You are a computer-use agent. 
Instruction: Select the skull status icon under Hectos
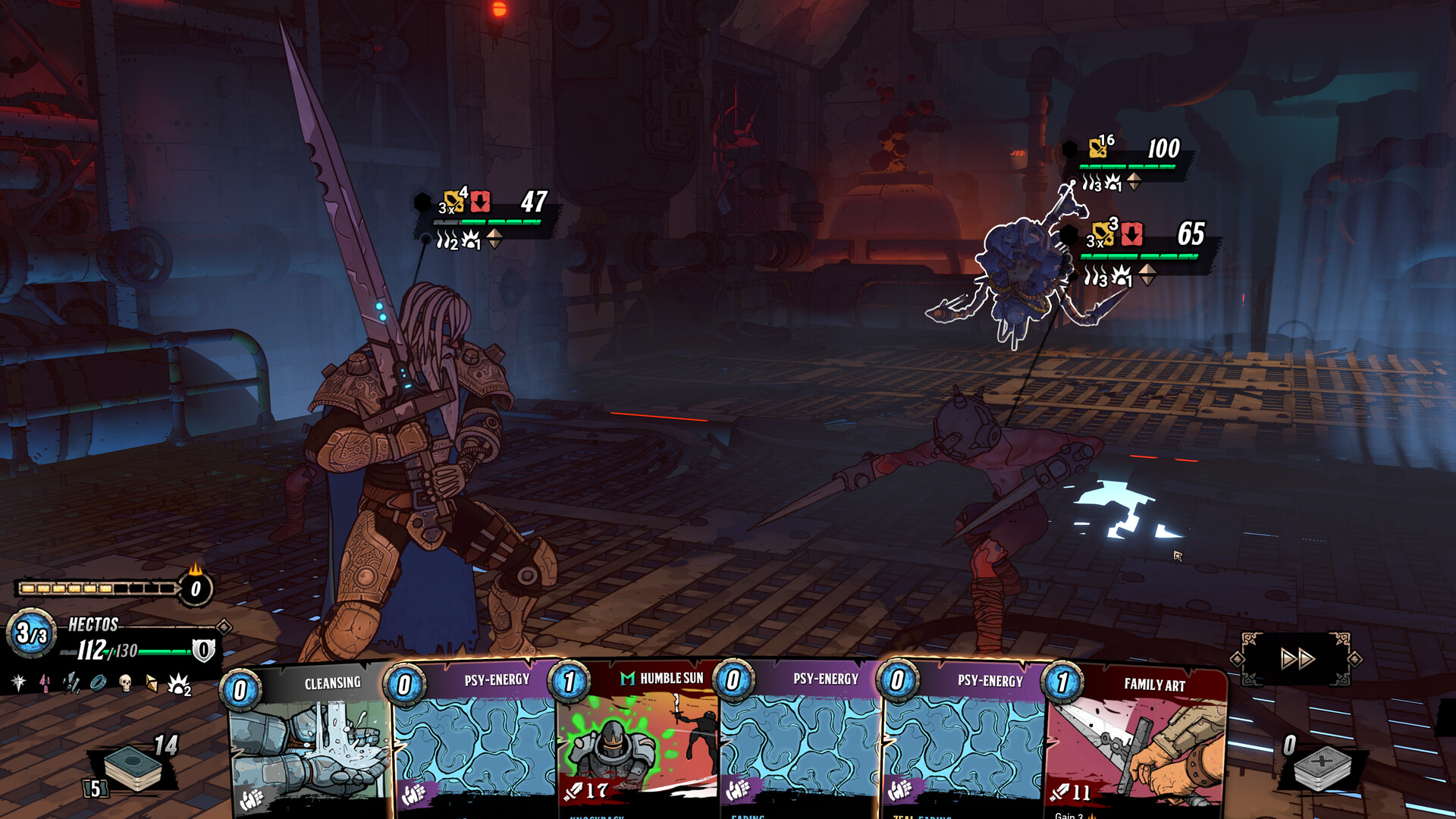[127, 682]
